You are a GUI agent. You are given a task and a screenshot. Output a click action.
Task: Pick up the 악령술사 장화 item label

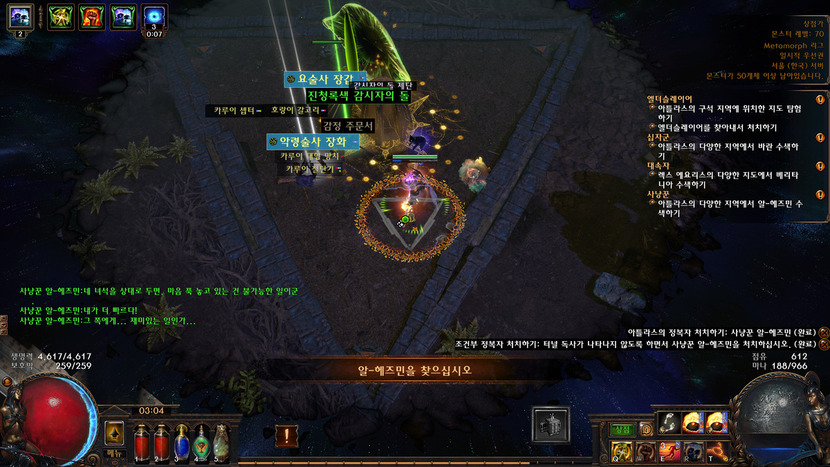[315, 142]
